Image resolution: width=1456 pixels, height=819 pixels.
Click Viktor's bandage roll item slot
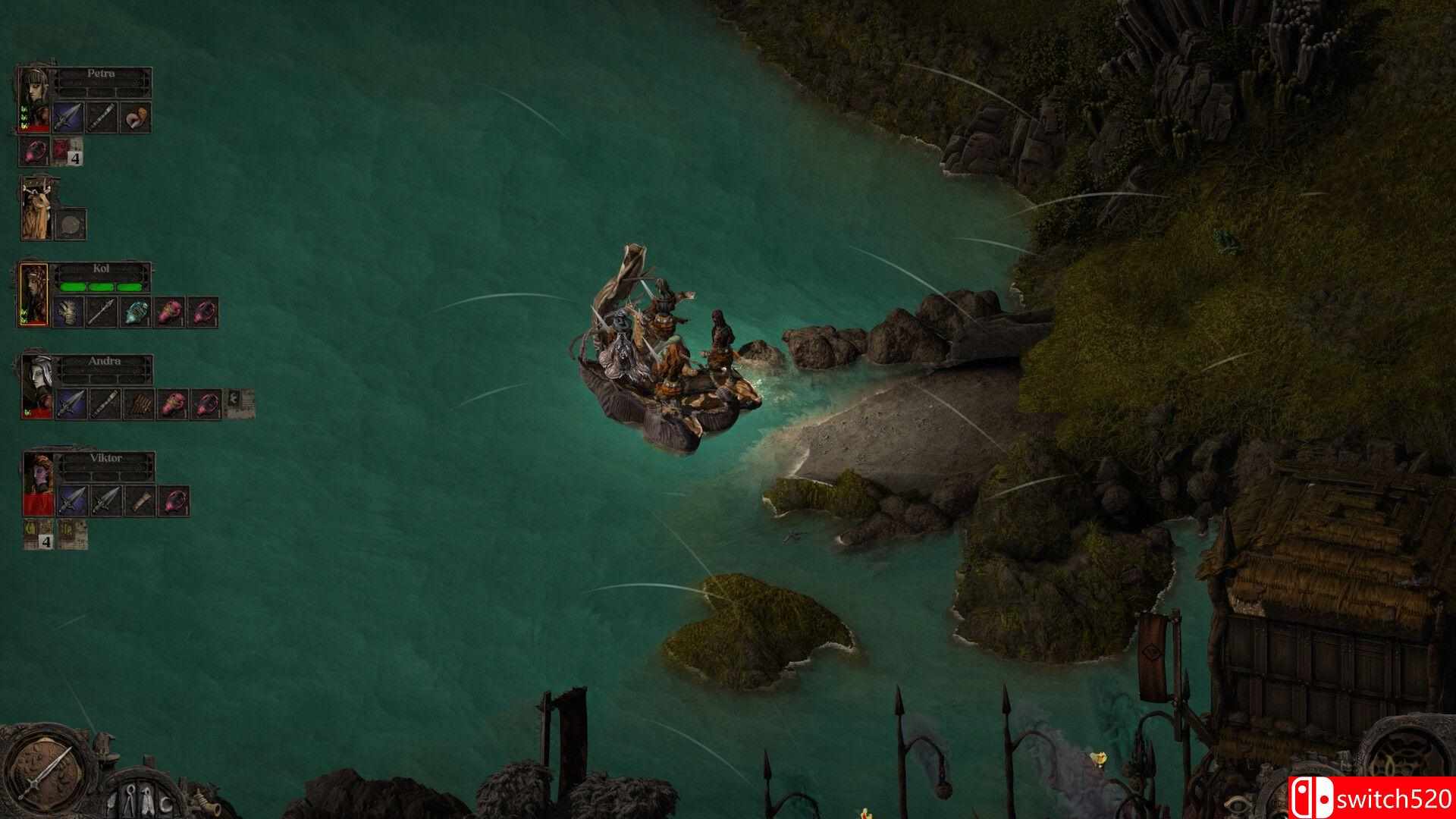[x=139, y=500]
